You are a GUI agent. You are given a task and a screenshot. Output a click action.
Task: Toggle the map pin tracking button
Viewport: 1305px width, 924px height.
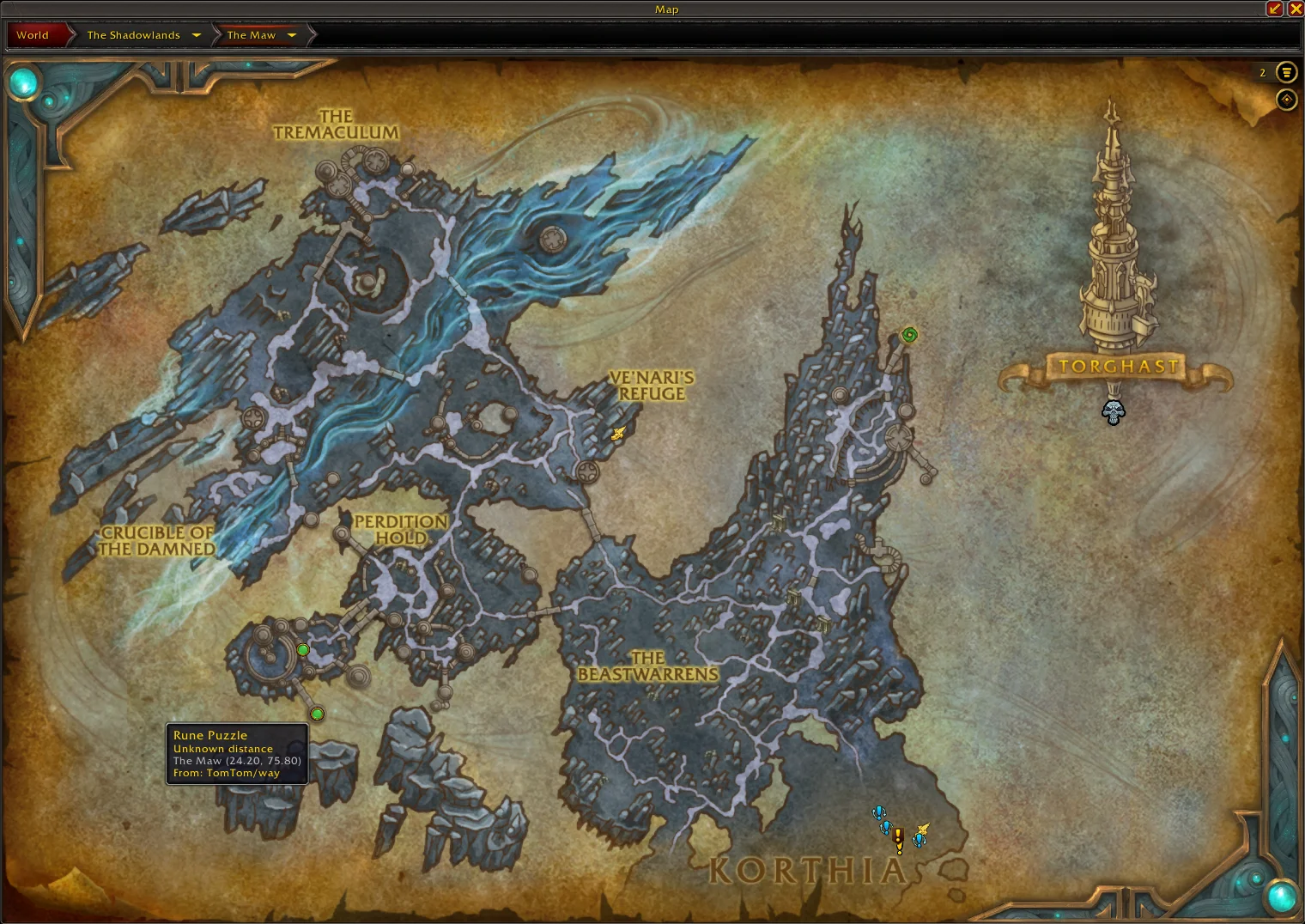(1286, 100)
